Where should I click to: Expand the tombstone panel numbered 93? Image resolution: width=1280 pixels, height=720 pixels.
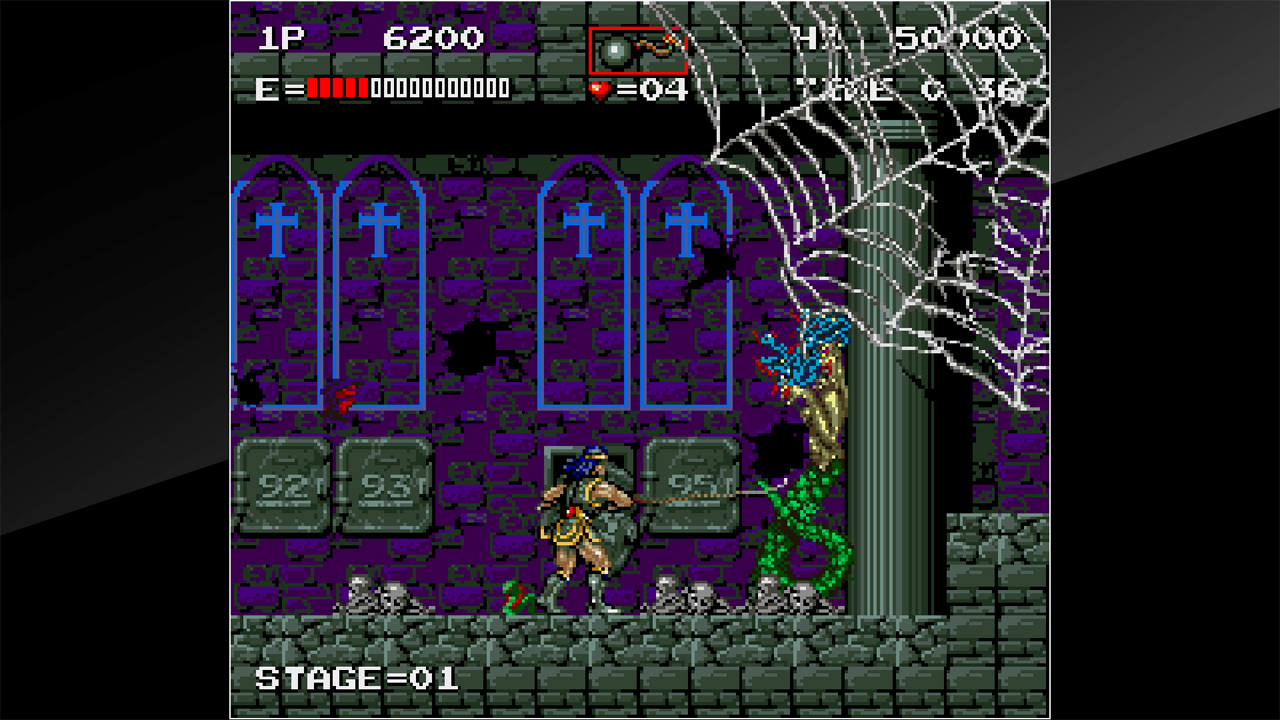pos(389,490)
